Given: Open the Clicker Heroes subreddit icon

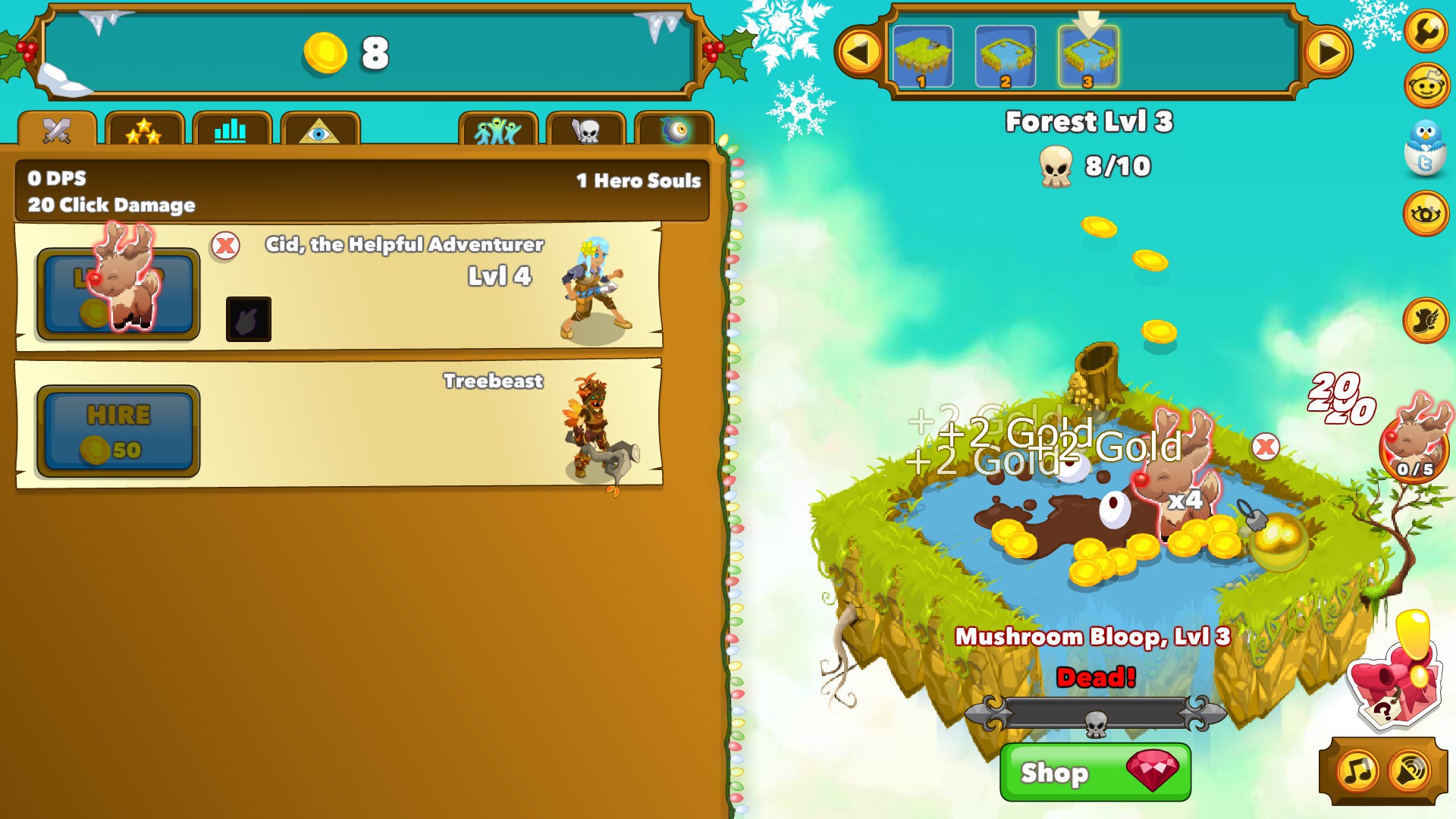Looking at the screenshot, I should coord(1426,82).
